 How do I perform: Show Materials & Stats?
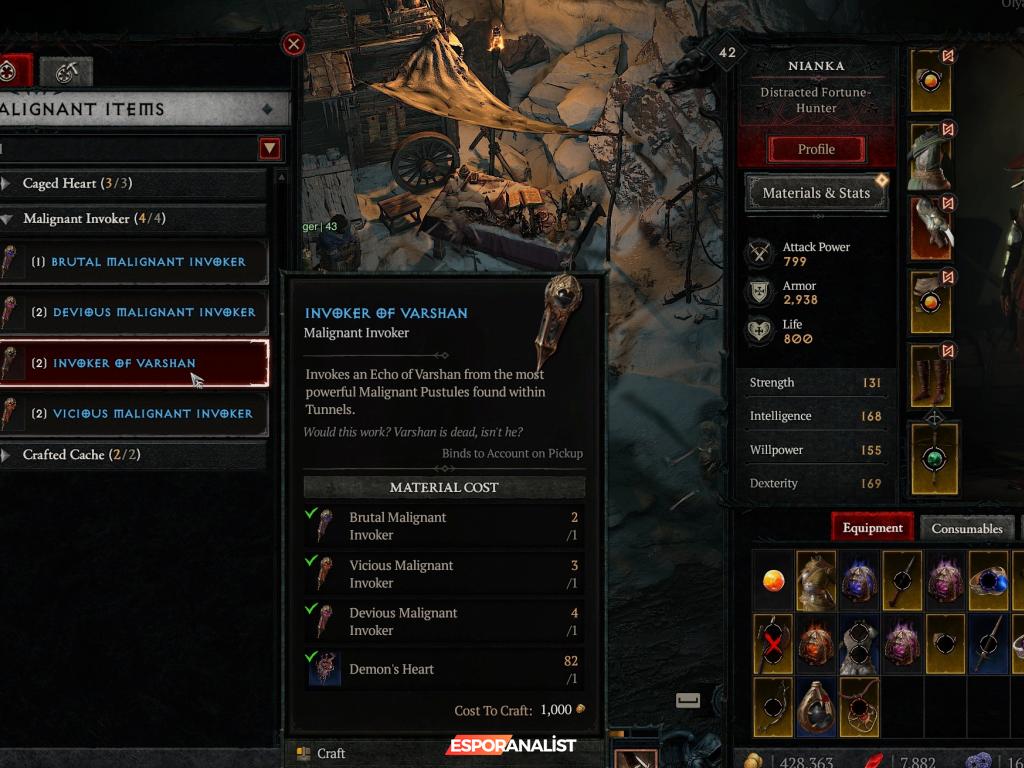[816, 193]
